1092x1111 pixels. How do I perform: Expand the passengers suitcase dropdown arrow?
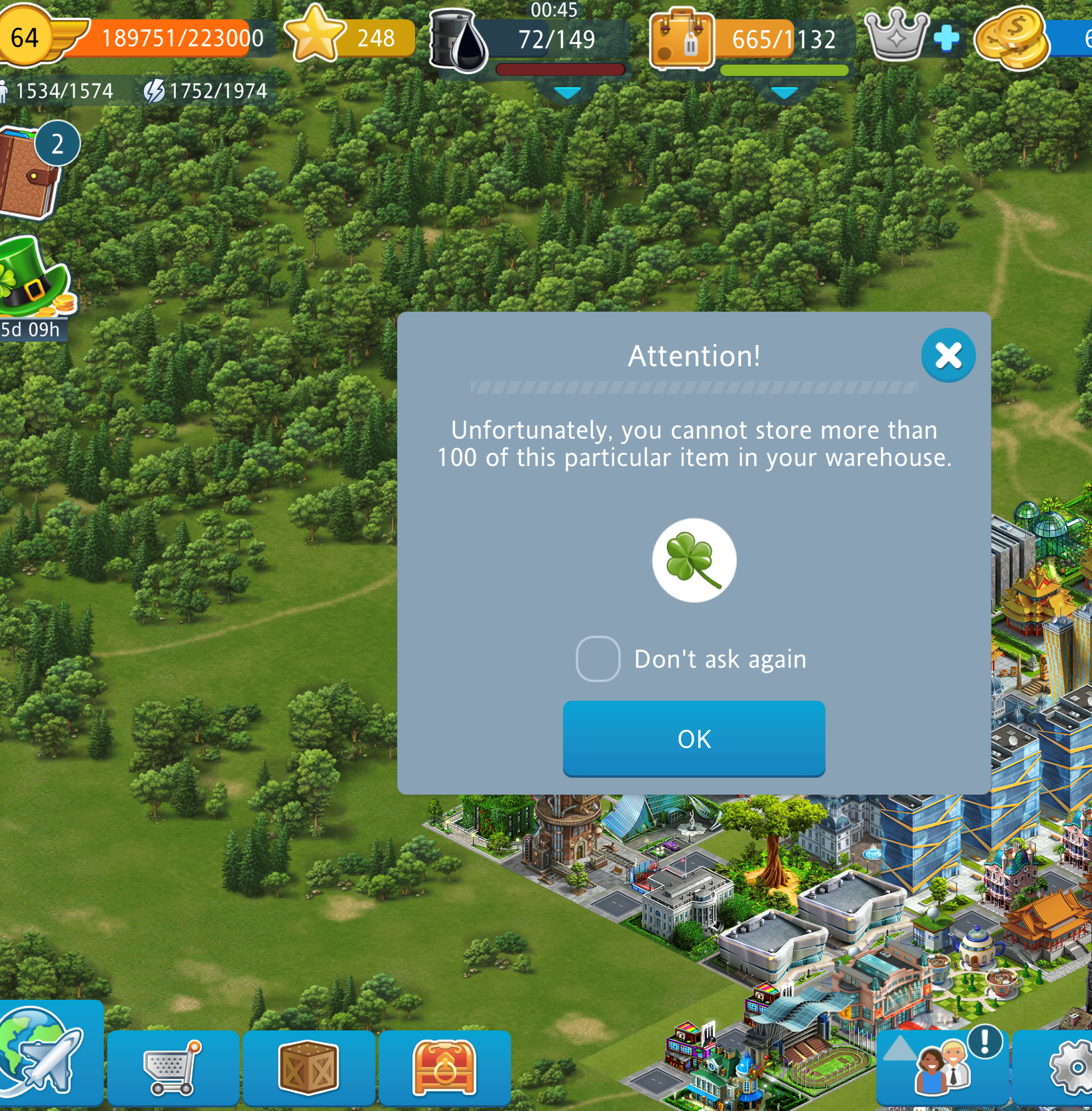tap(784, 93)
